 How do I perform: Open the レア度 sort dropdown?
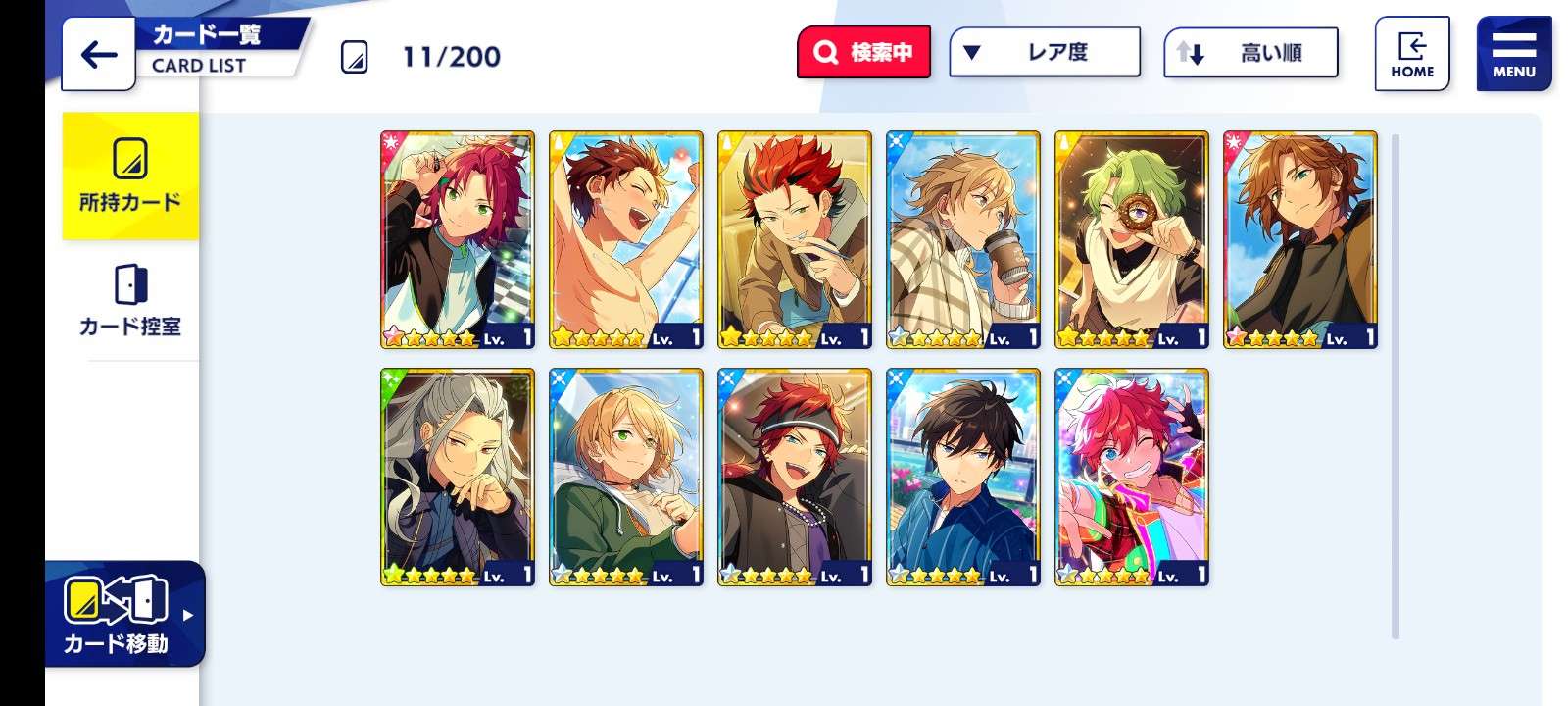pyautogui.click(x=1045, y=52)
